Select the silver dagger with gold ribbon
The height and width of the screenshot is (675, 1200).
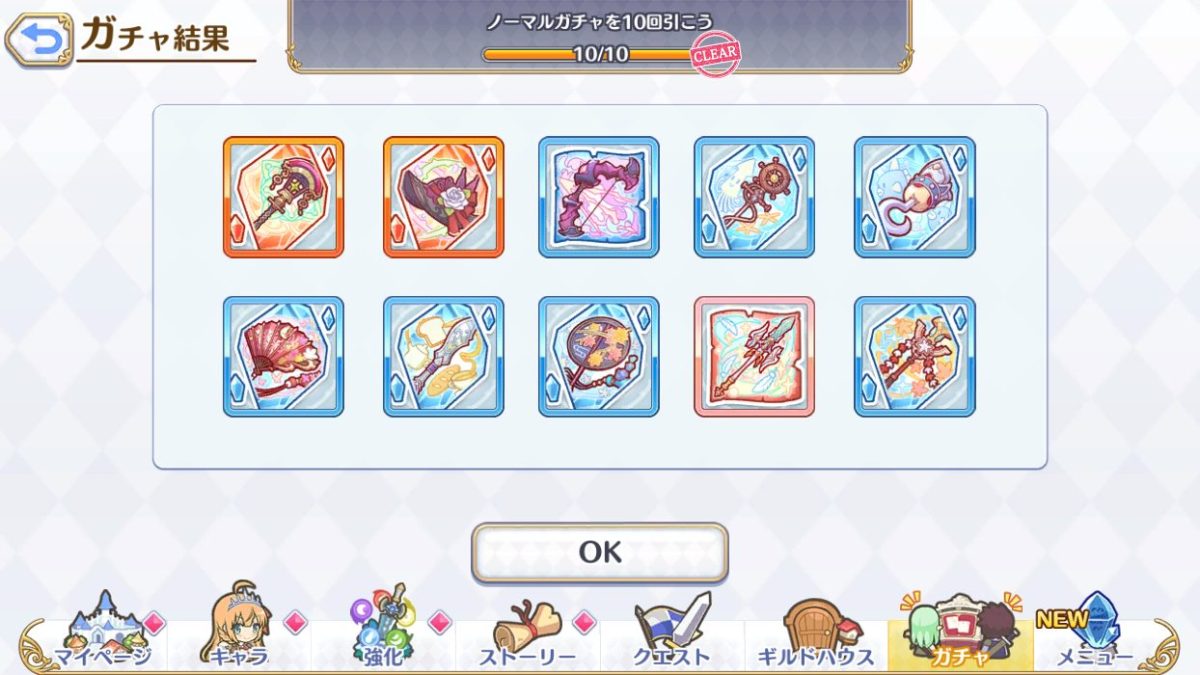pos(443,356)
